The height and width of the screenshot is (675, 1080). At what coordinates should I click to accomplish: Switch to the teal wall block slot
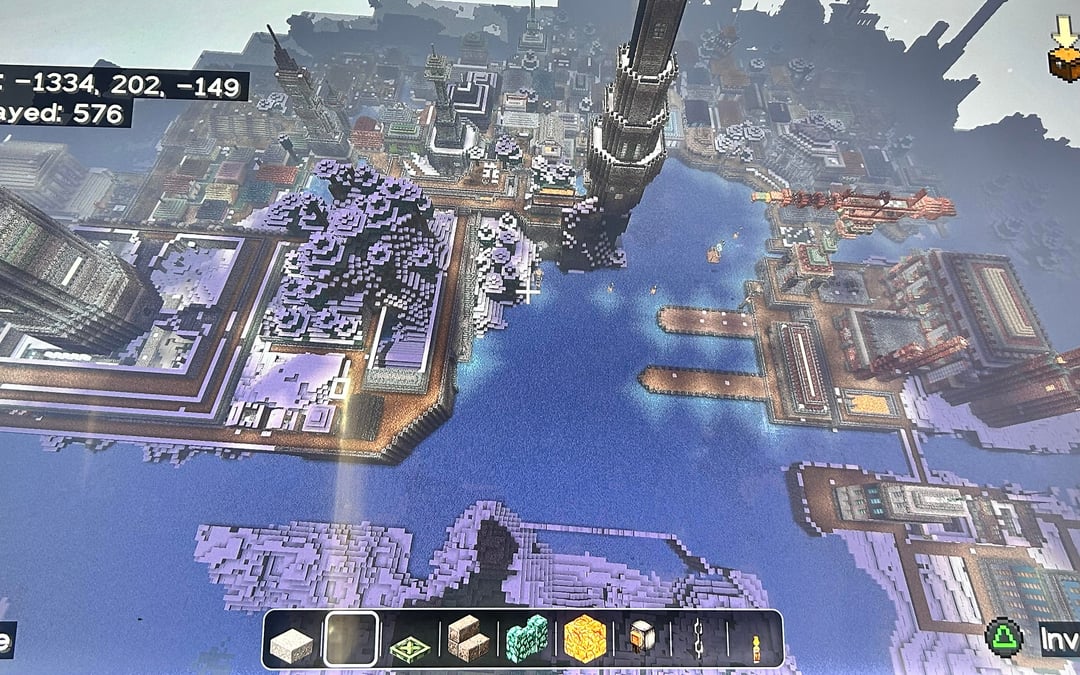(526, 639)
